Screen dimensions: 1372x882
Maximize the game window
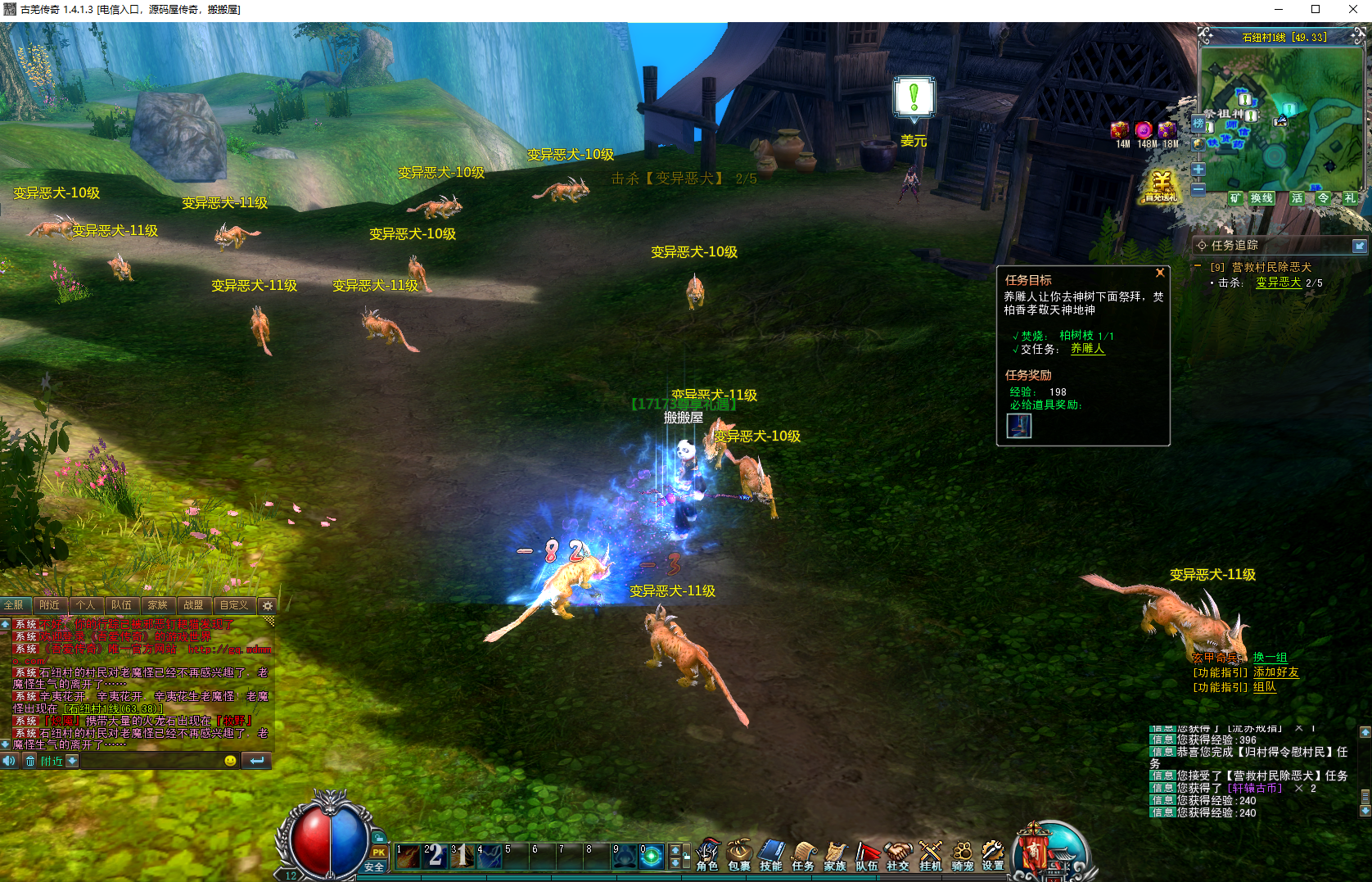pos(1316,10)
